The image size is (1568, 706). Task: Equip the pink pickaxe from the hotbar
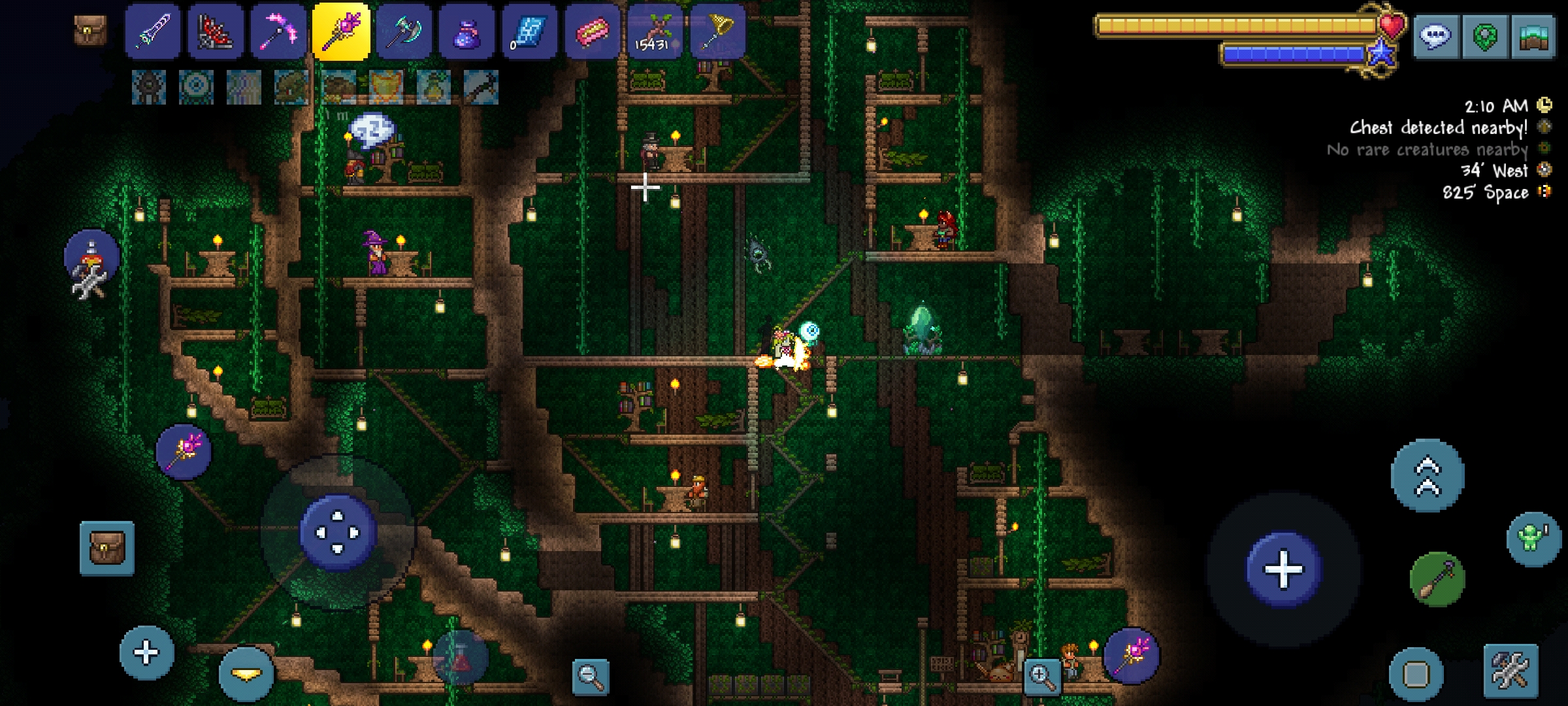pos(278,33)
